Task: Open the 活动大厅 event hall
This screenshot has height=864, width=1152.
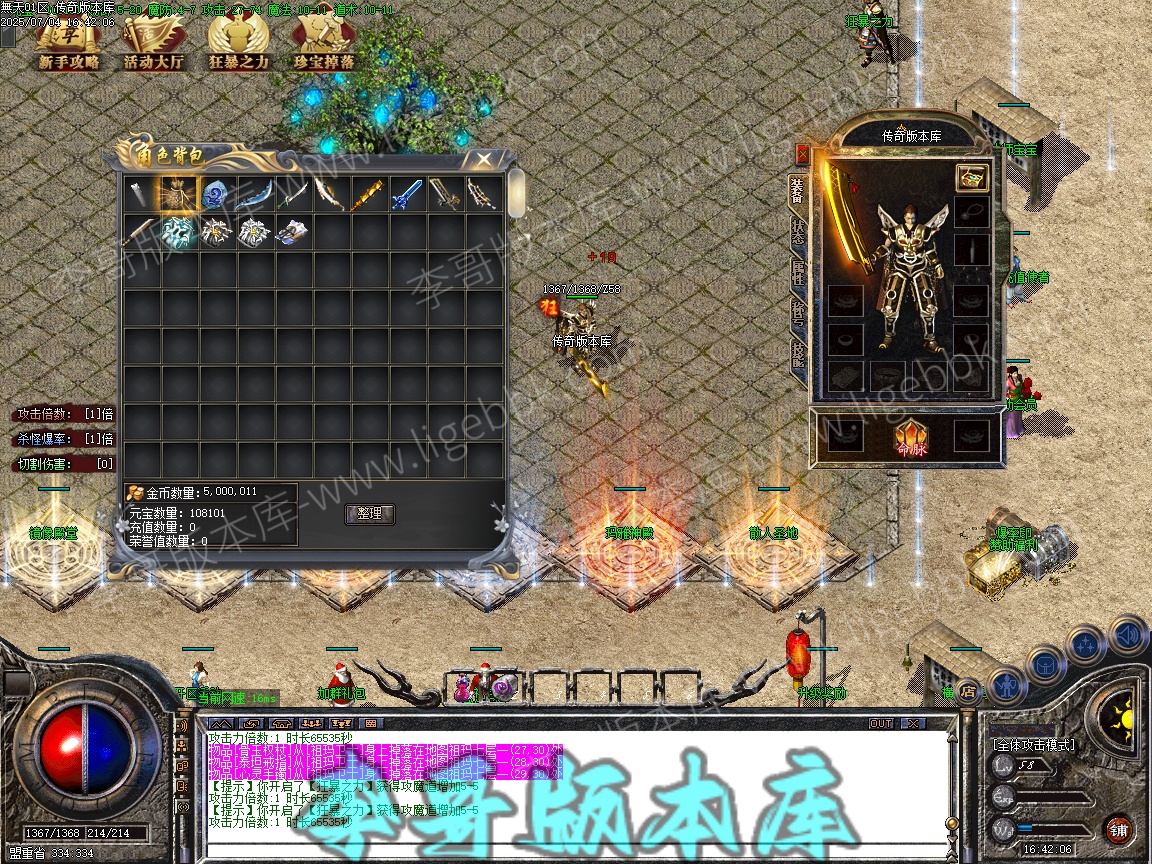Action: click(x=153, y=43)
